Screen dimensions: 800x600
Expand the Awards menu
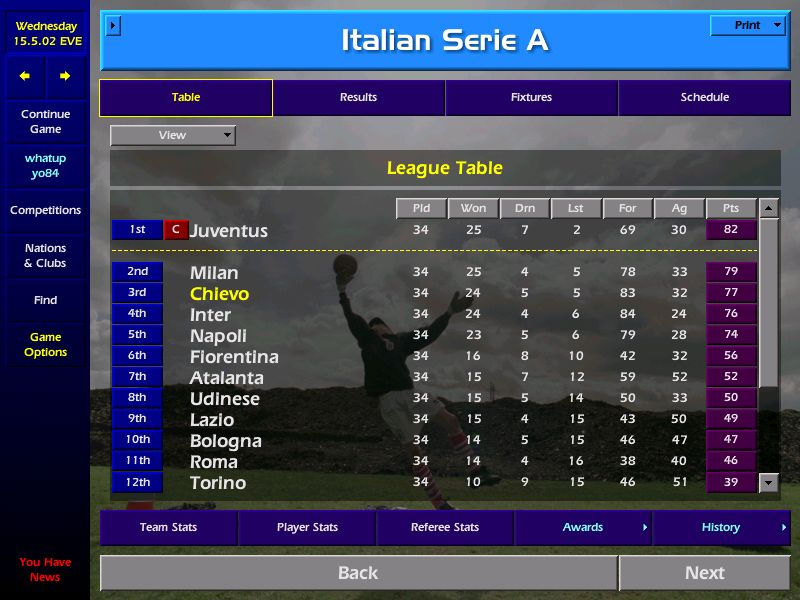click(583, 528)
